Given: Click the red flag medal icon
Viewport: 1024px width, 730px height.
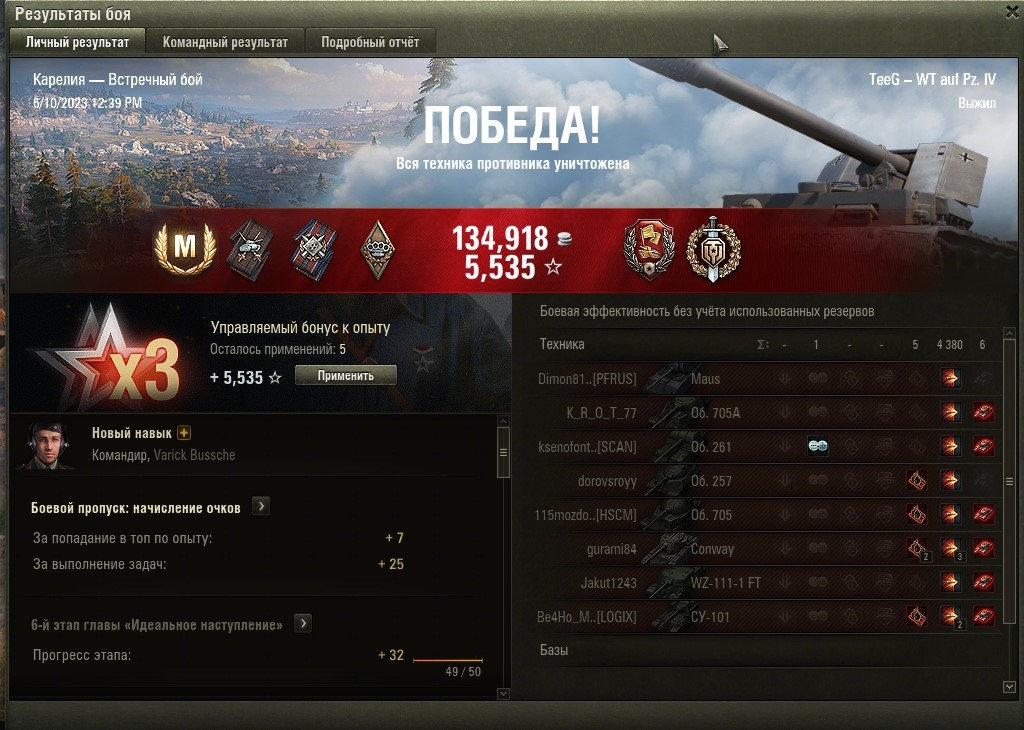Looking at the screenshot, I should (649, 249).
